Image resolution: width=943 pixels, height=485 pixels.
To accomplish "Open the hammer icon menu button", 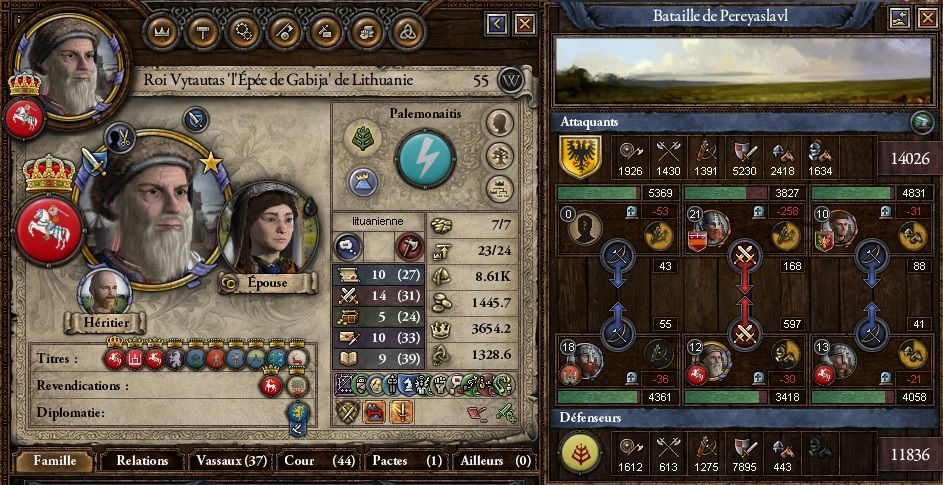I will pos(202,31).
